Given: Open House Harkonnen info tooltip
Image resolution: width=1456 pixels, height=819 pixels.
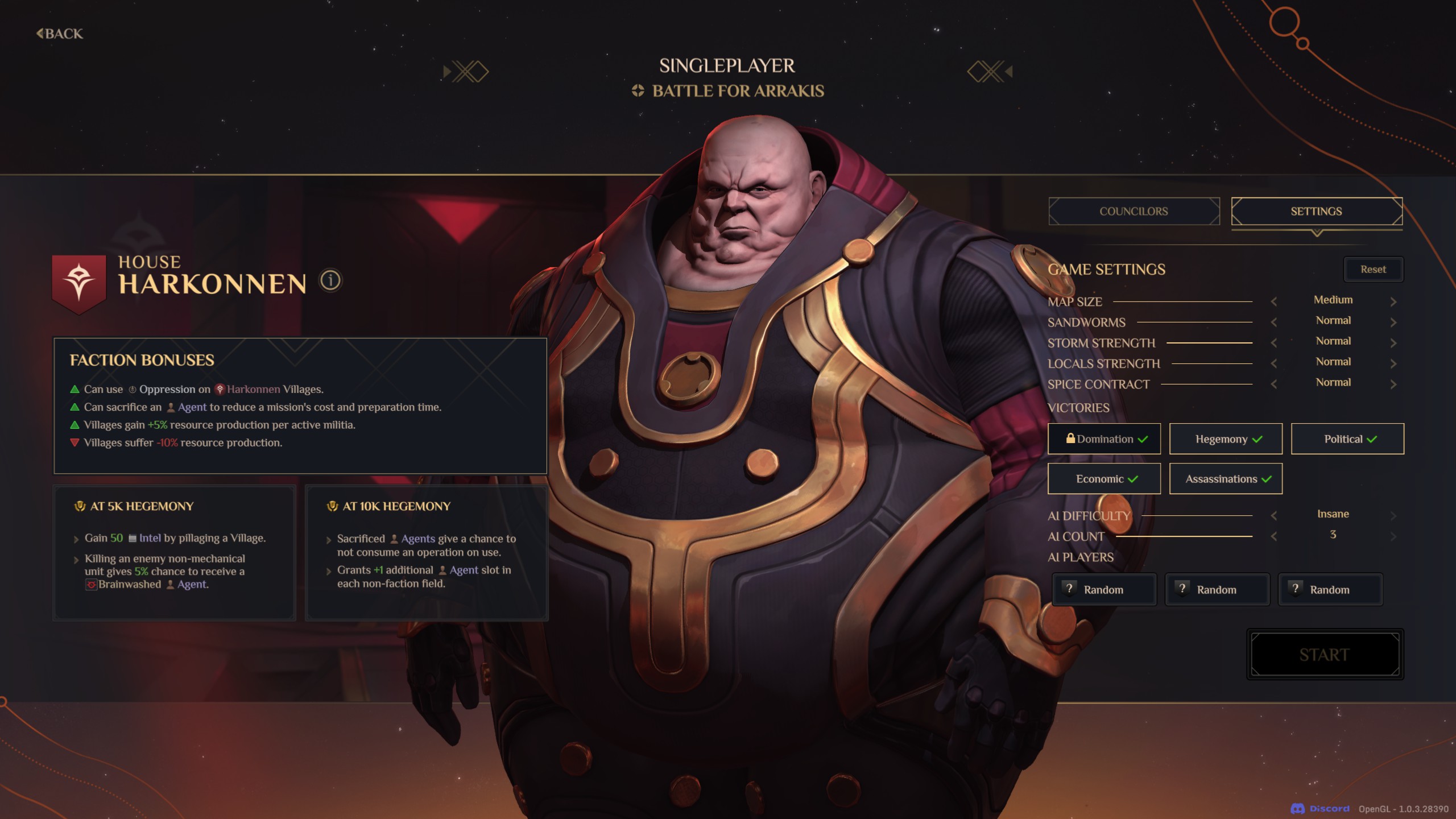Looking at the screenshot, I should 330,281.
